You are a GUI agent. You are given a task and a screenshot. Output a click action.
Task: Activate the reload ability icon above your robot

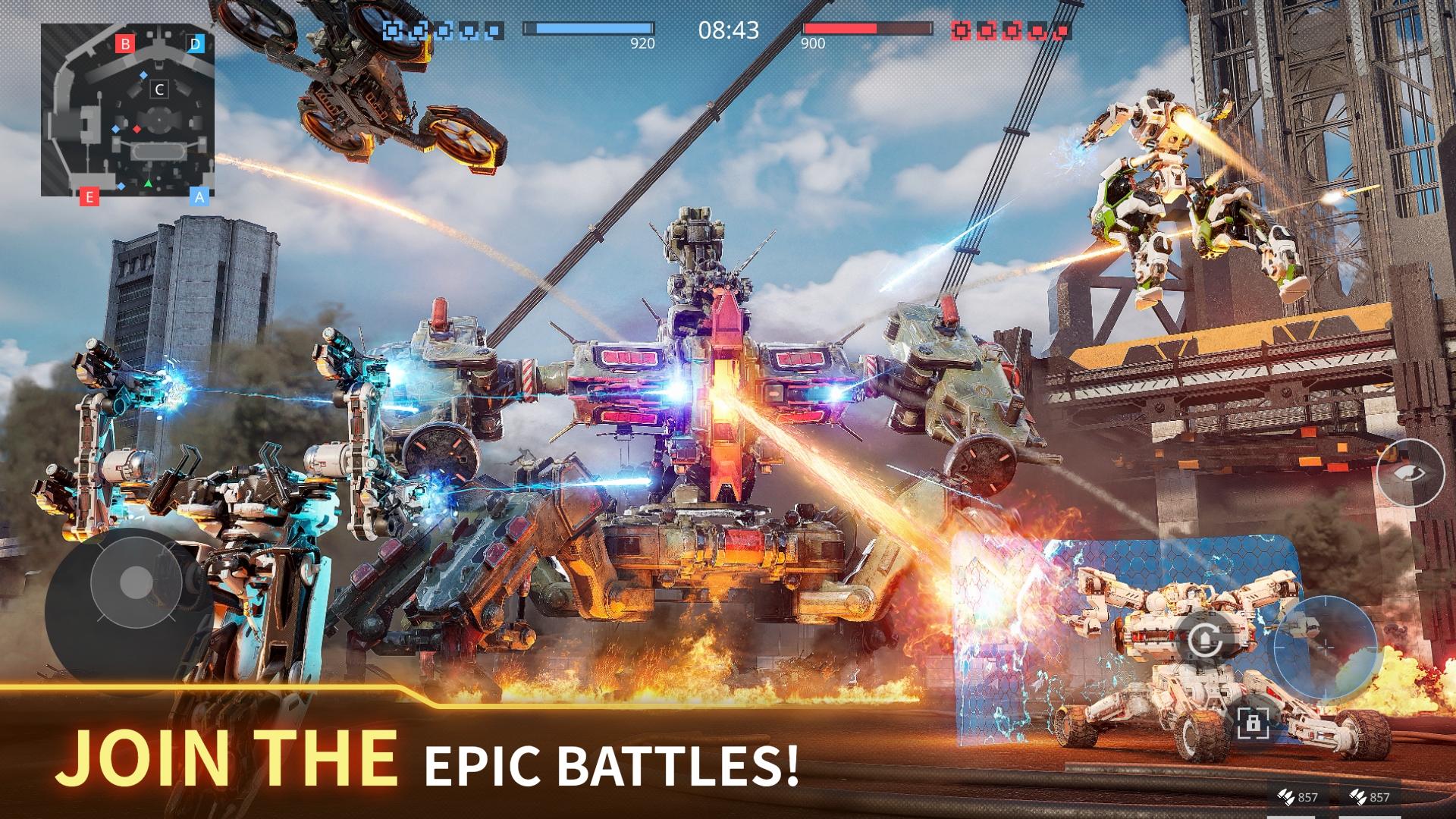pos(1205,639)
